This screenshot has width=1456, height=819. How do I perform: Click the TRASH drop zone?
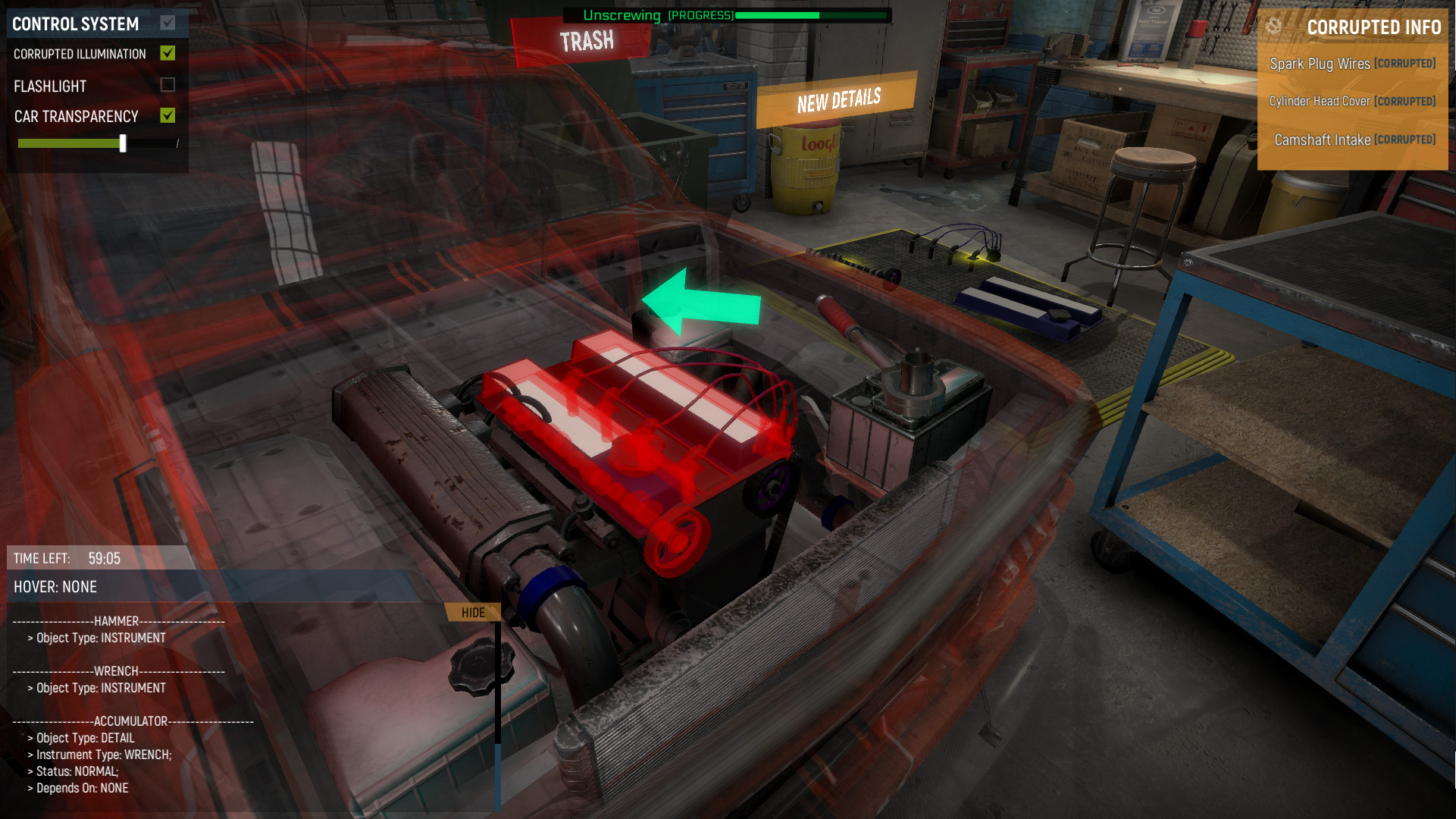(587, 39)
